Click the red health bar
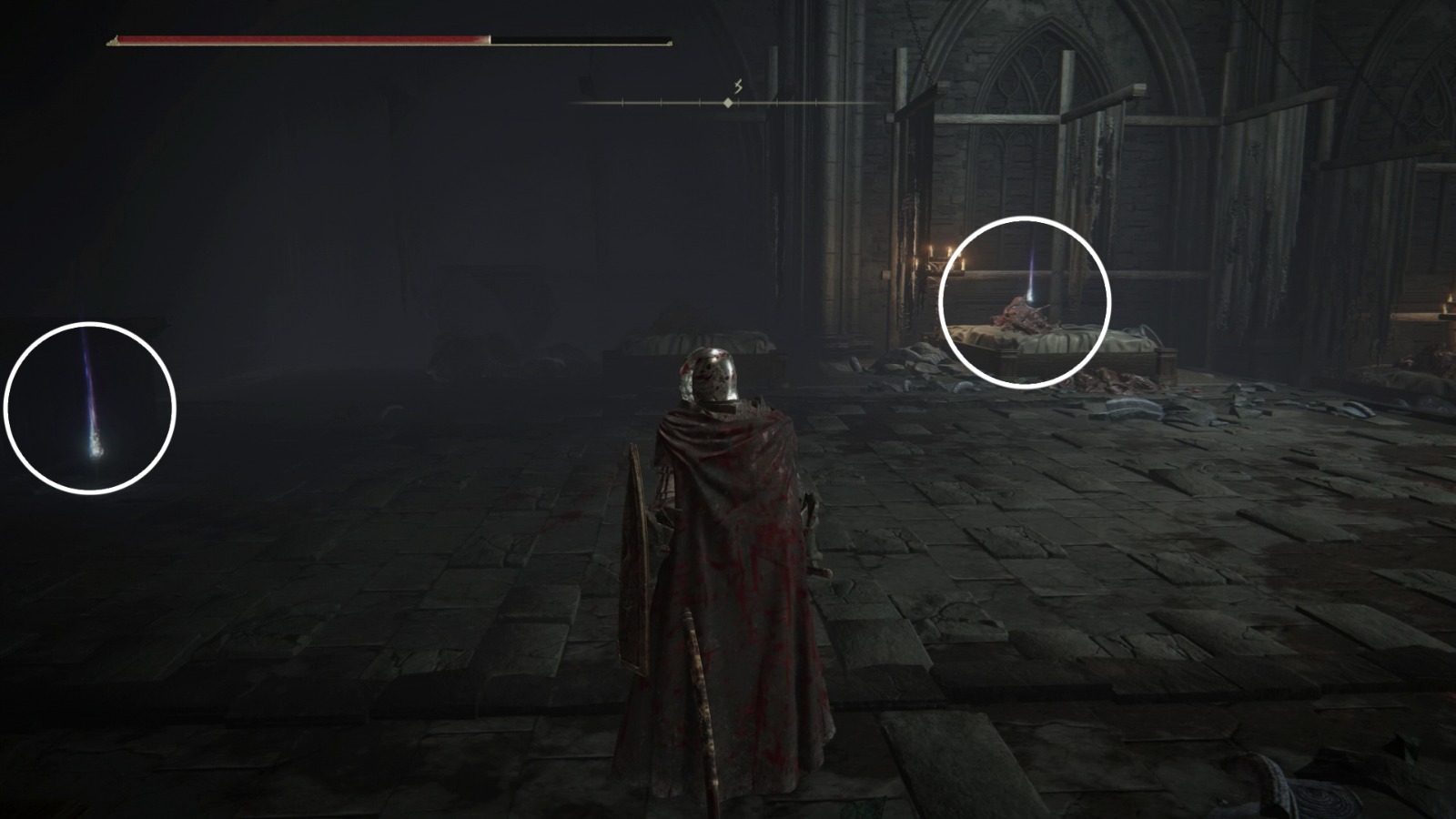This screenshot has width=1456, height=819. (300, 38)
